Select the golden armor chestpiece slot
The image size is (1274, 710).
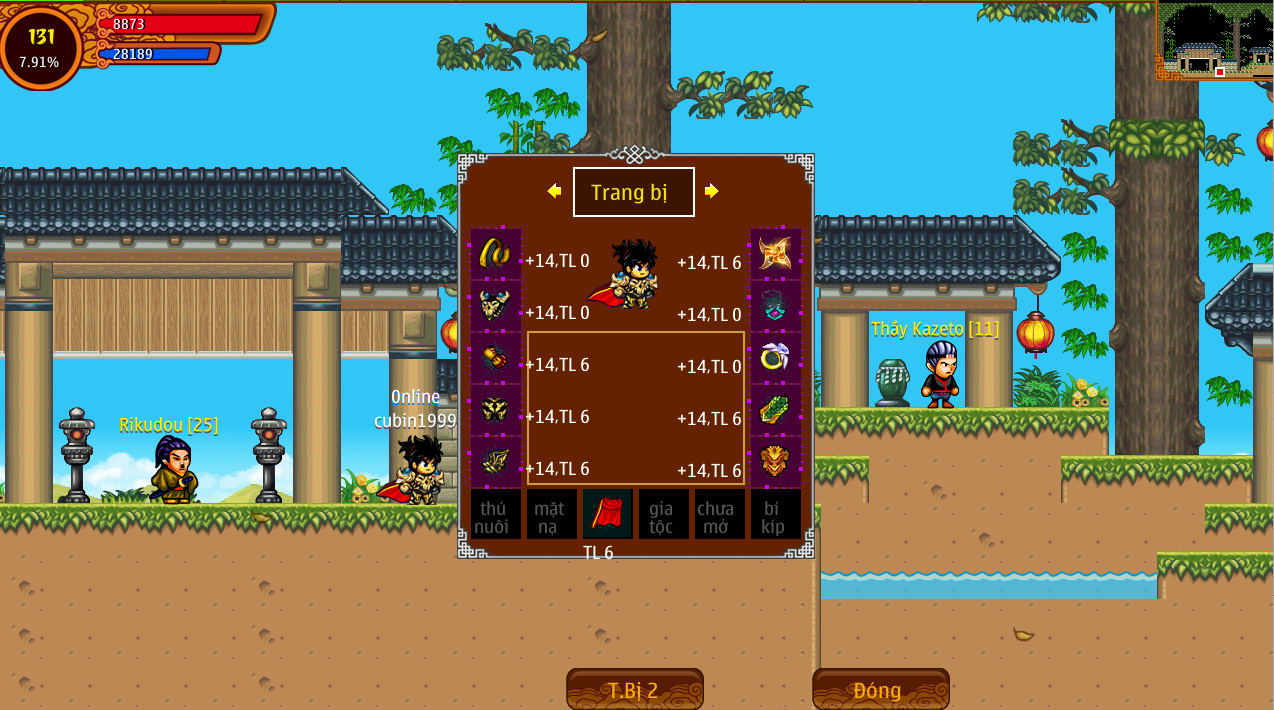pos(496,306)
